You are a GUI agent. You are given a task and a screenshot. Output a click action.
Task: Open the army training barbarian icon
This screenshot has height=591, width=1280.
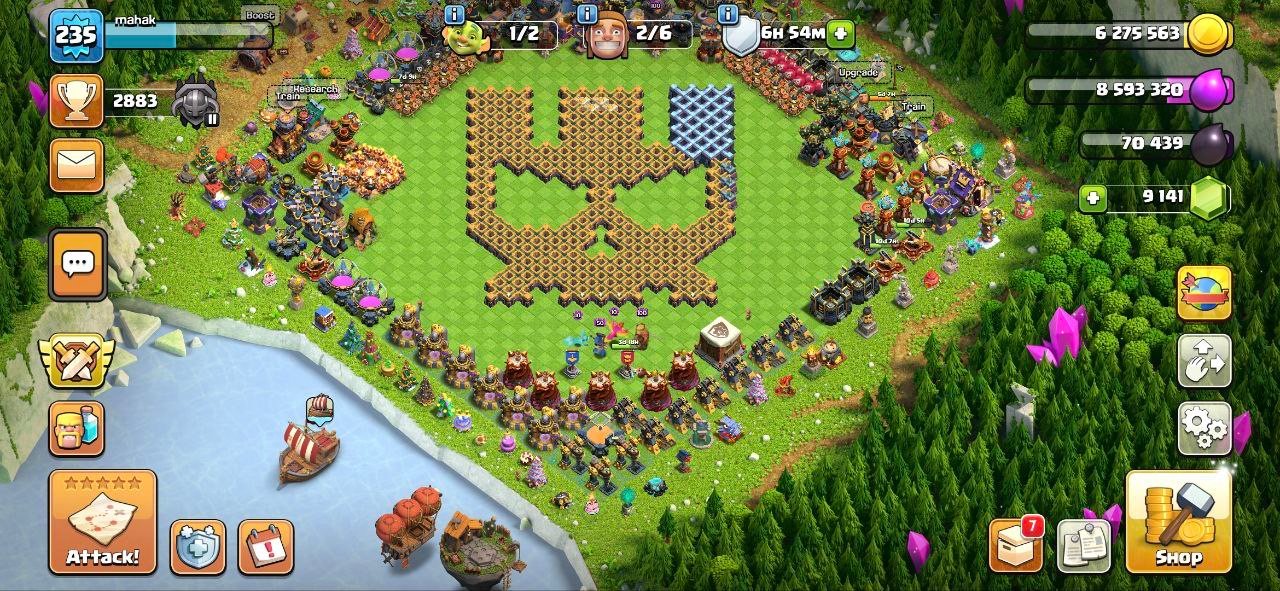point(76,428)
